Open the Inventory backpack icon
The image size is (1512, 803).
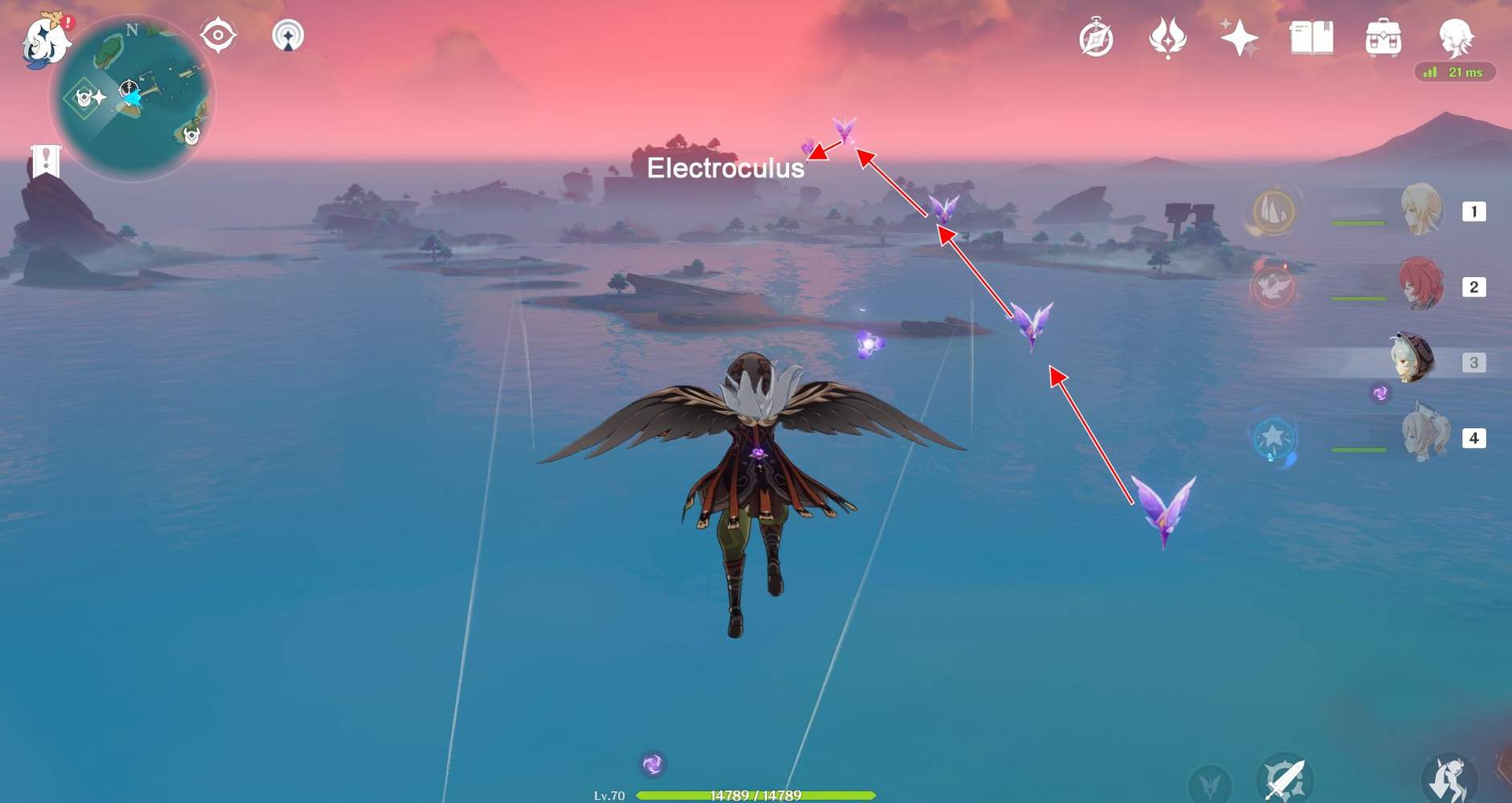1385,36
